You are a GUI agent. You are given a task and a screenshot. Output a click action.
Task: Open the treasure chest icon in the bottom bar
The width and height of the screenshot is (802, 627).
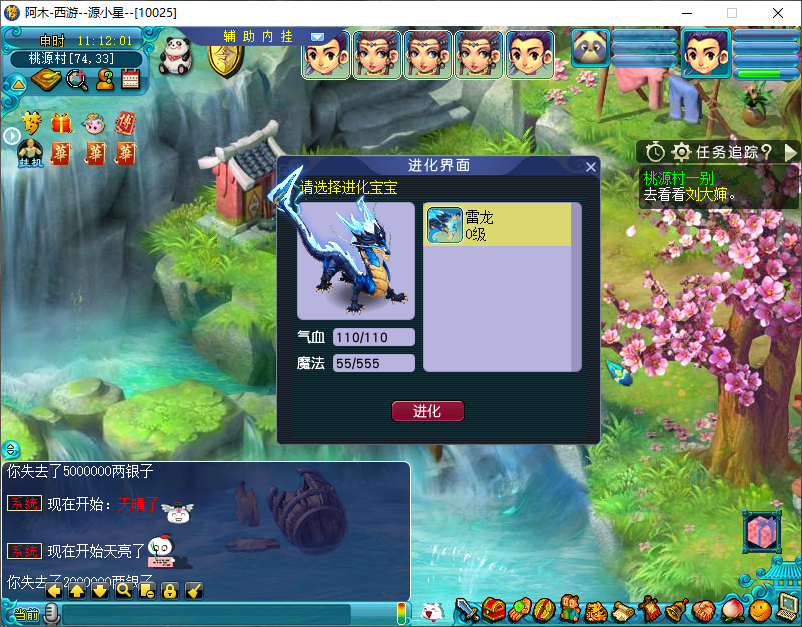pos(493,609)
